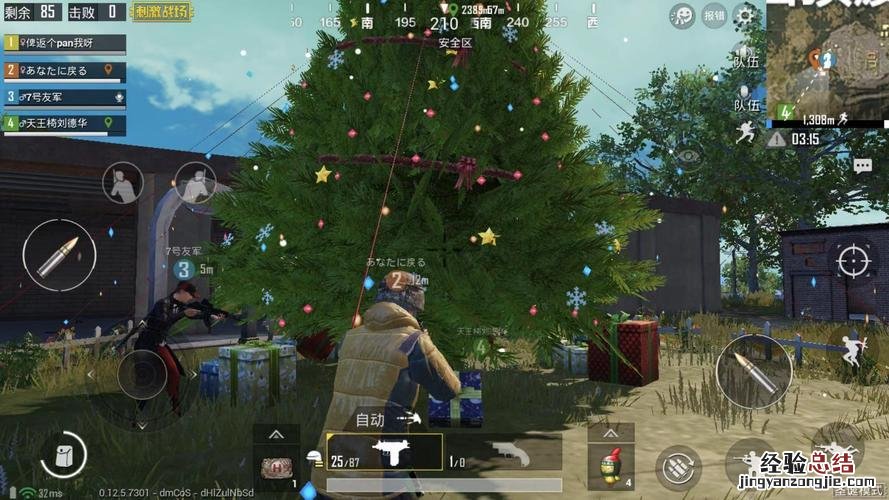Reload with the bullets reload button

tap(676, 466)
